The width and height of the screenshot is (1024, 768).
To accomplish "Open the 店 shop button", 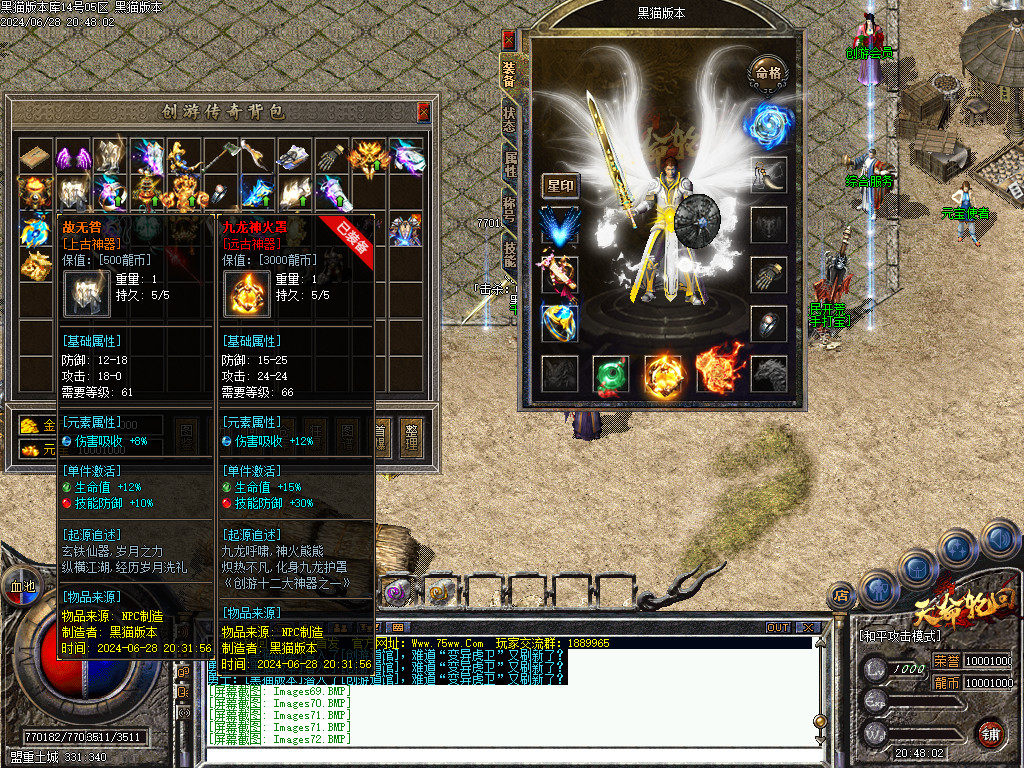I will [x=842, y=596].
